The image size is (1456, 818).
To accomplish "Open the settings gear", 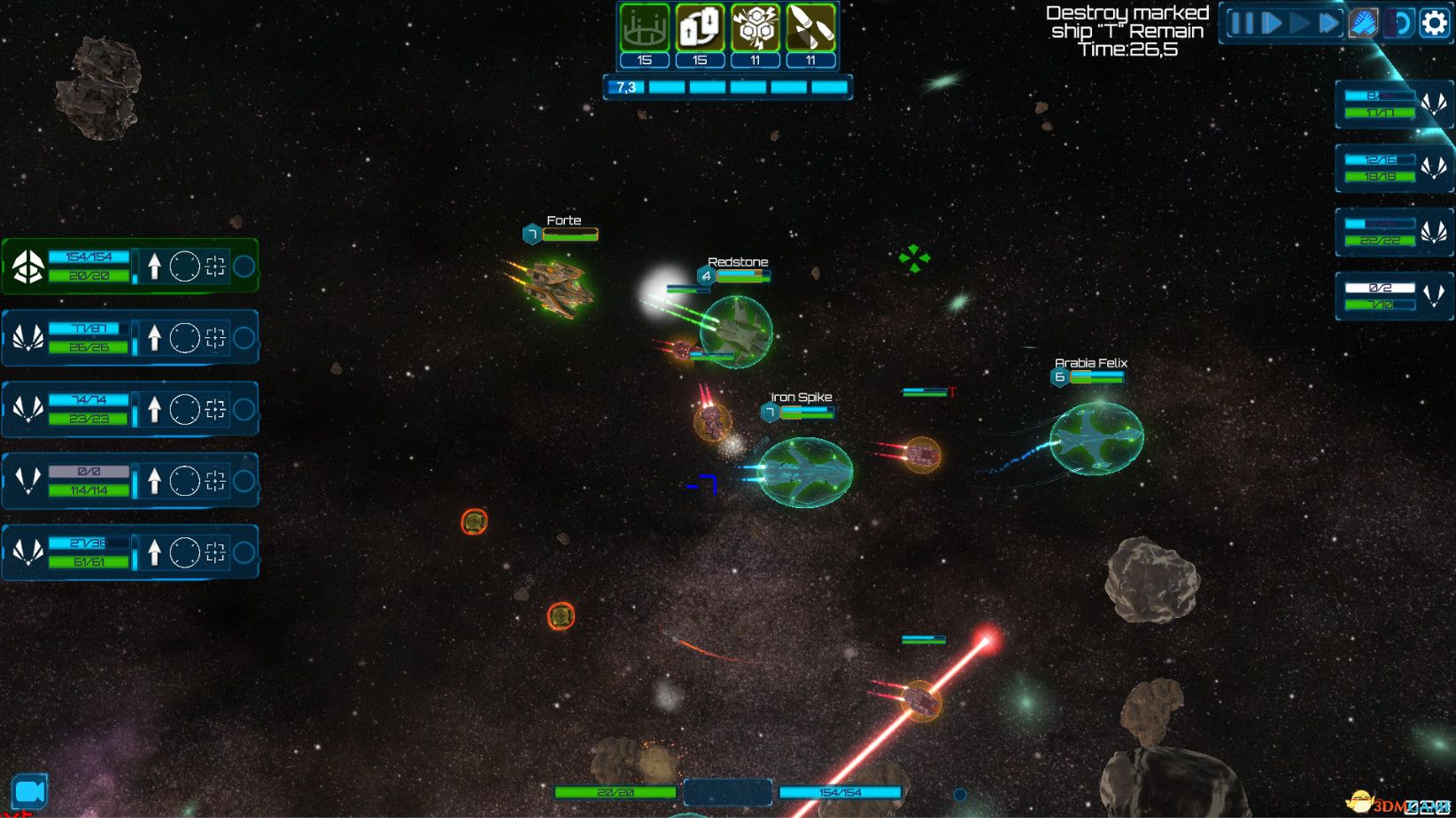I will (x=1434, y=23).
